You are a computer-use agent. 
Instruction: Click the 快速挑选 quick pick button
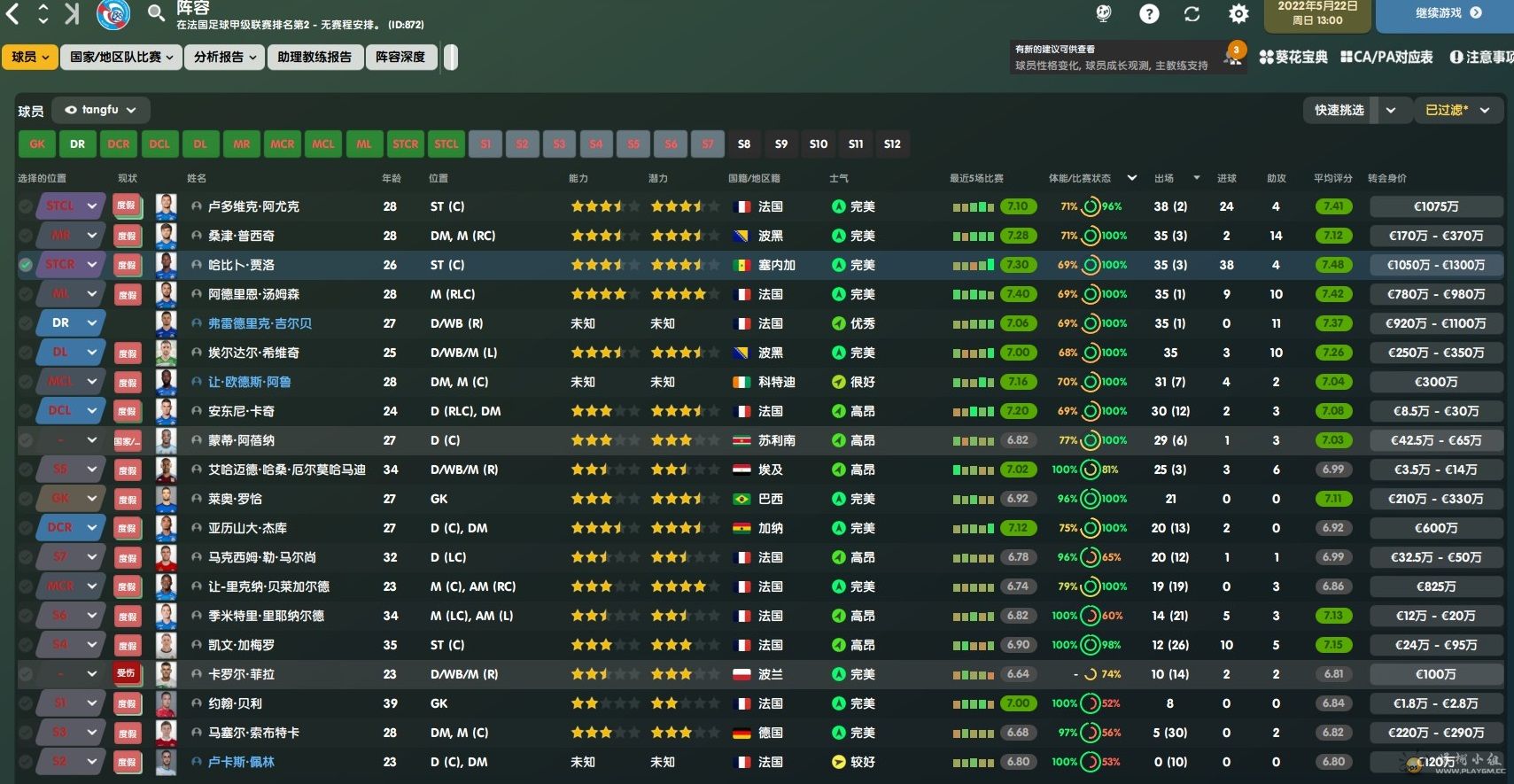point(1339,110)
